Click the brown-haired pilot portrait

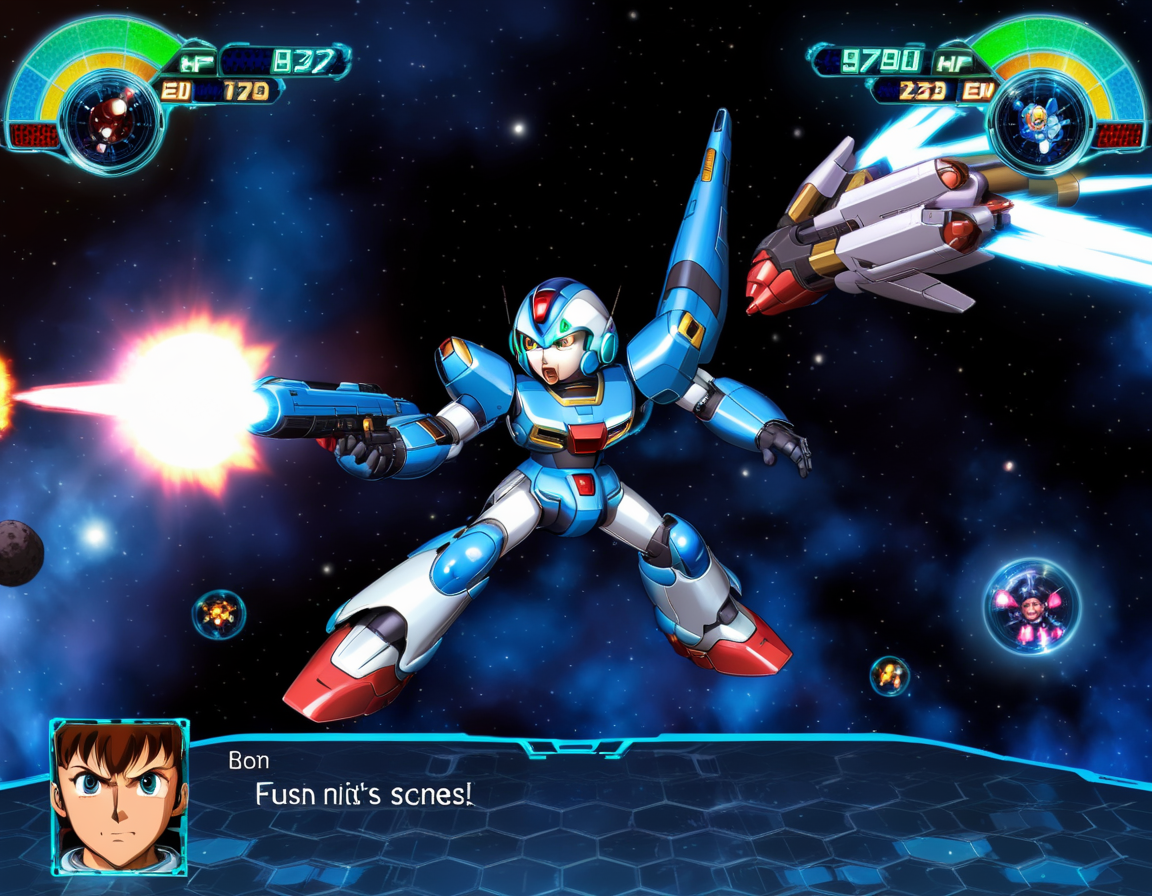pos(119,796)
